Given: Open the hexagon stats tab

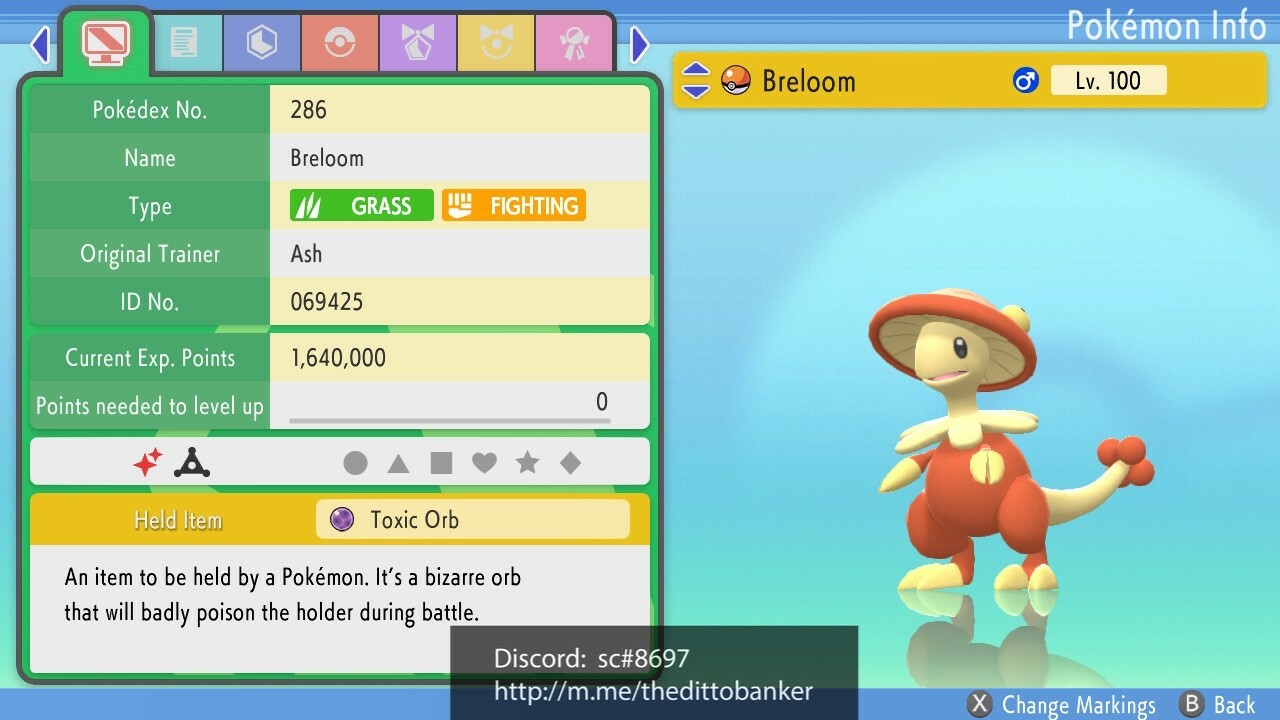Looking at the screenshot, I should pyautogui.click(x=262, y=43).
